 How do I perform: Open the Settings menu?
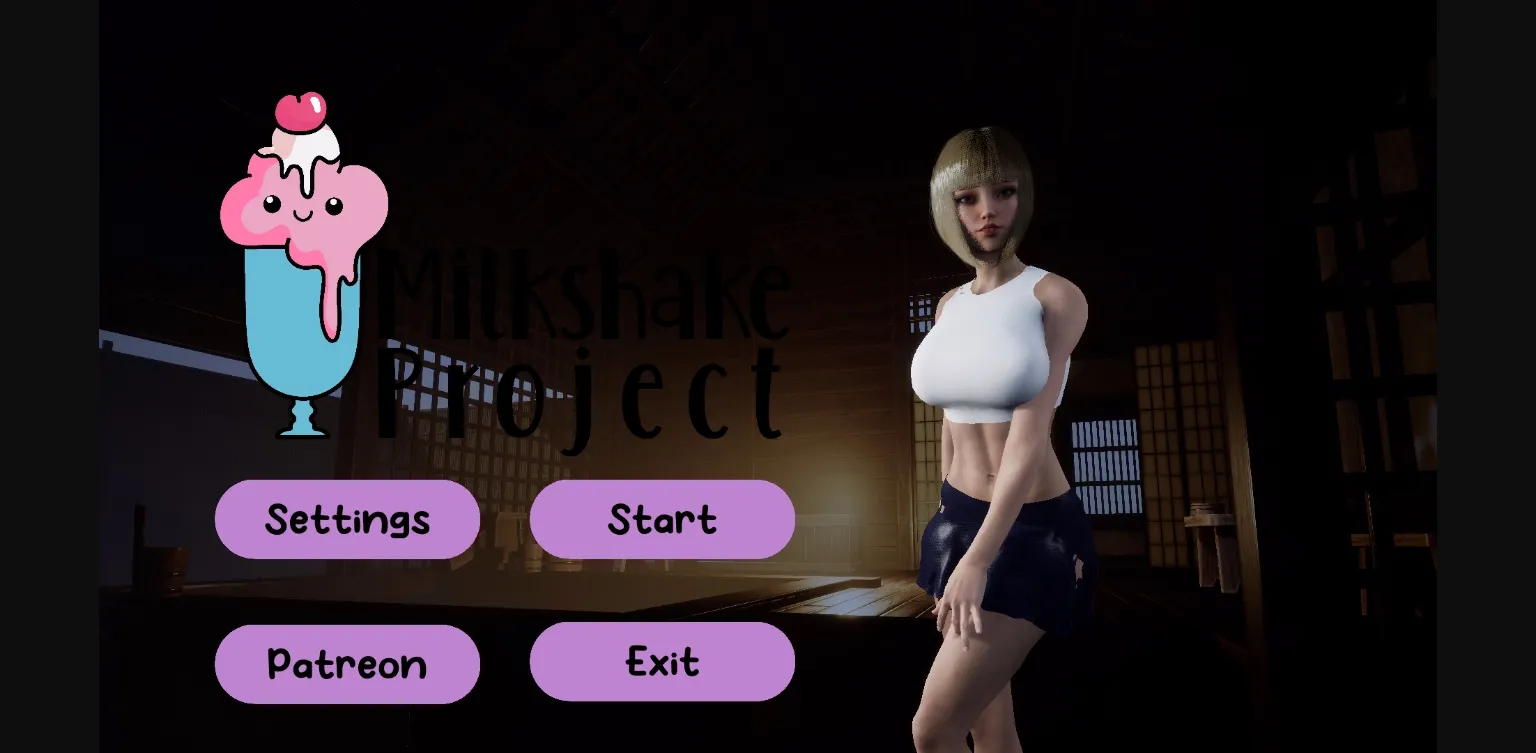click(347, 519)
